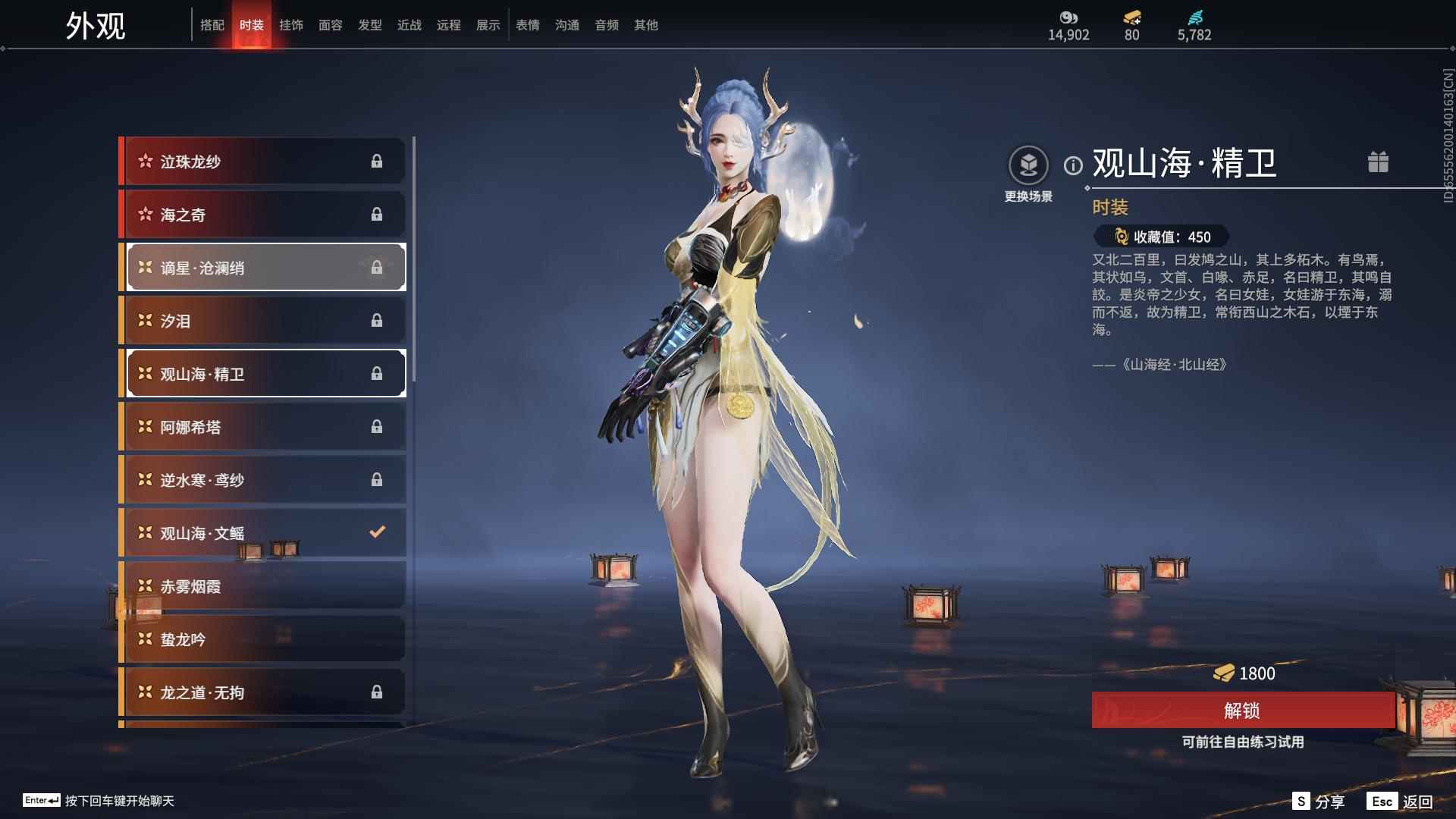Screen dimensions: 1456x819
Task: Click the red 解锁 unlock button
Action: coord(1242,711)
